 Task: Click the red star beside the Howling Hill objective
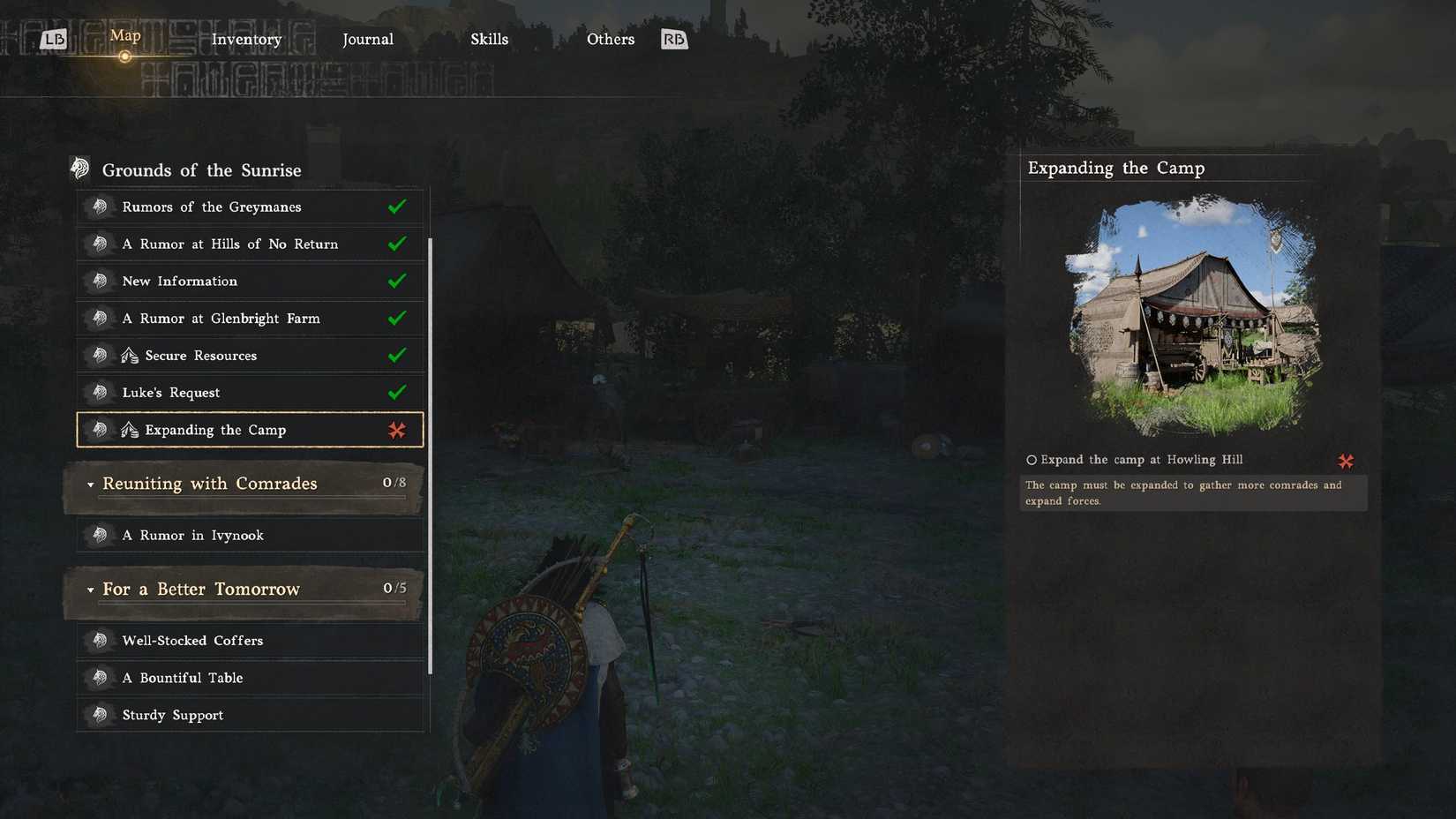click(x=1346, y=460)
